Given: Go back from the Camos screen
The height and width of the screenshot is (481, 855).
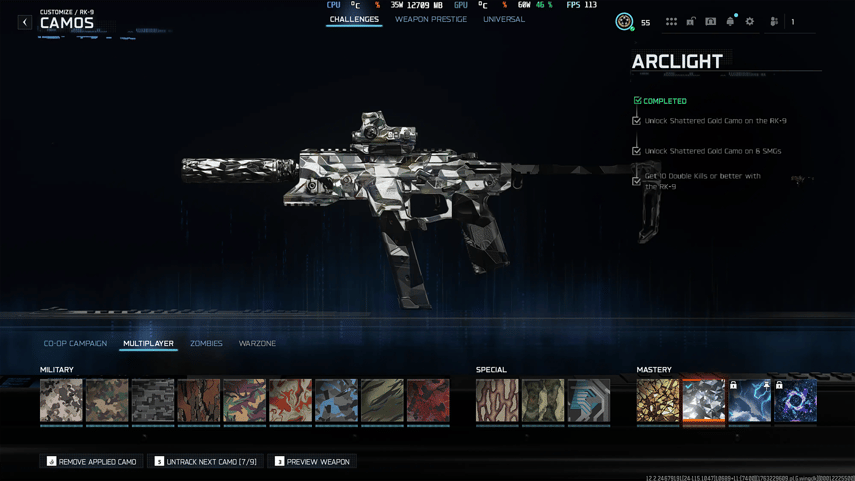Looking at the screenshot, I should pos(25,22).
